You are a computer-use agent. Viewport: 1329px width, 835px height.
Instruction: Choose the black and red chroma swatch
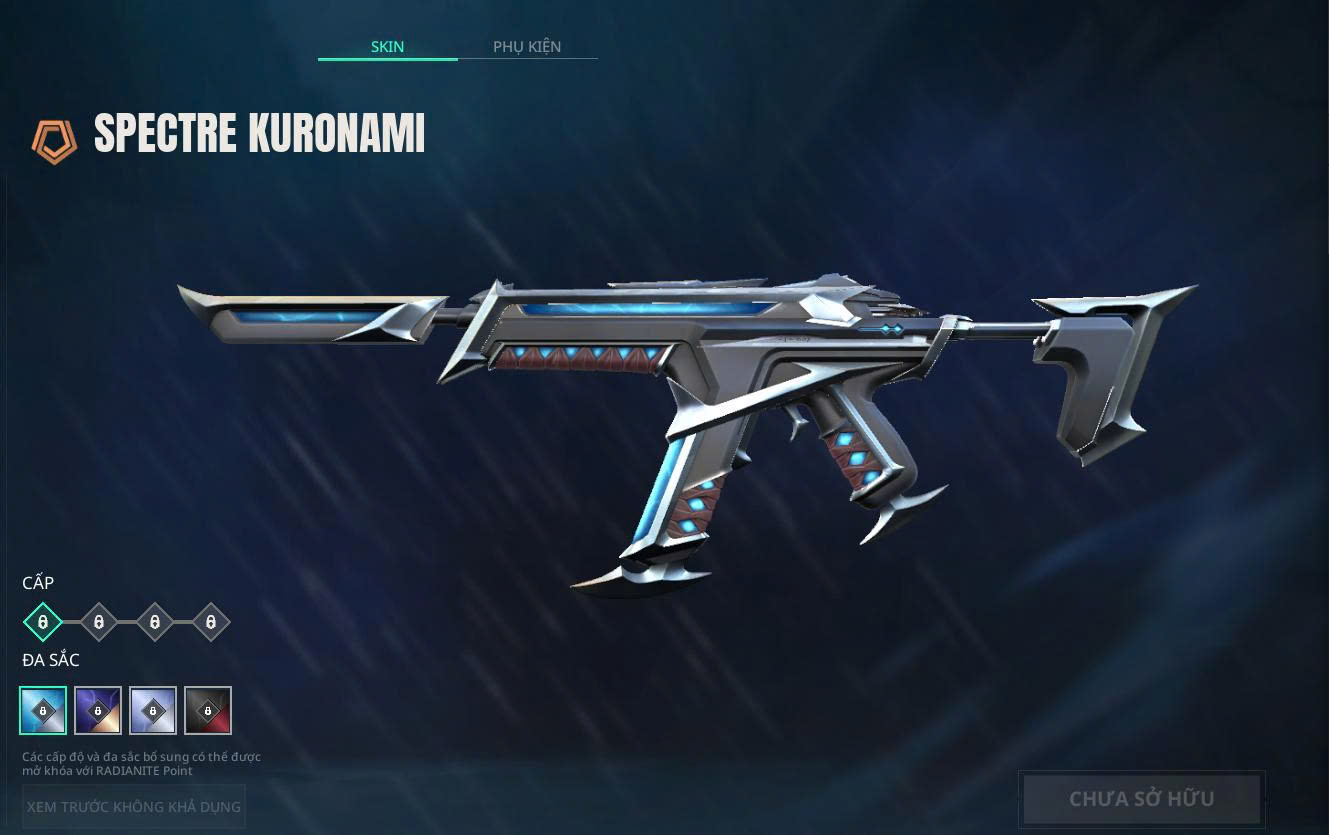click(x=208, y=710)
